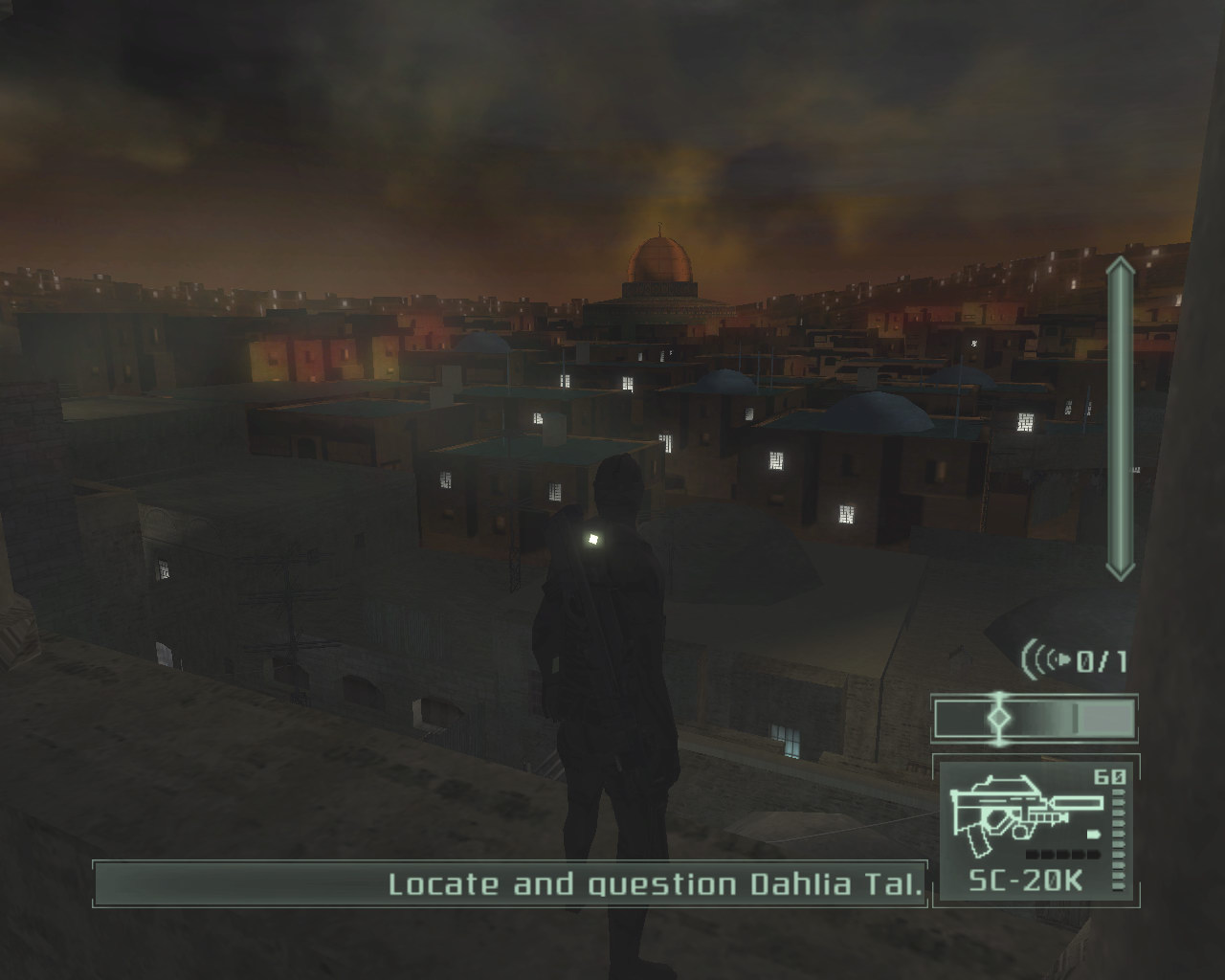Click the alarm sound-wave icon
This screenshot has height=980, width=1225.
coord(1047,658)
